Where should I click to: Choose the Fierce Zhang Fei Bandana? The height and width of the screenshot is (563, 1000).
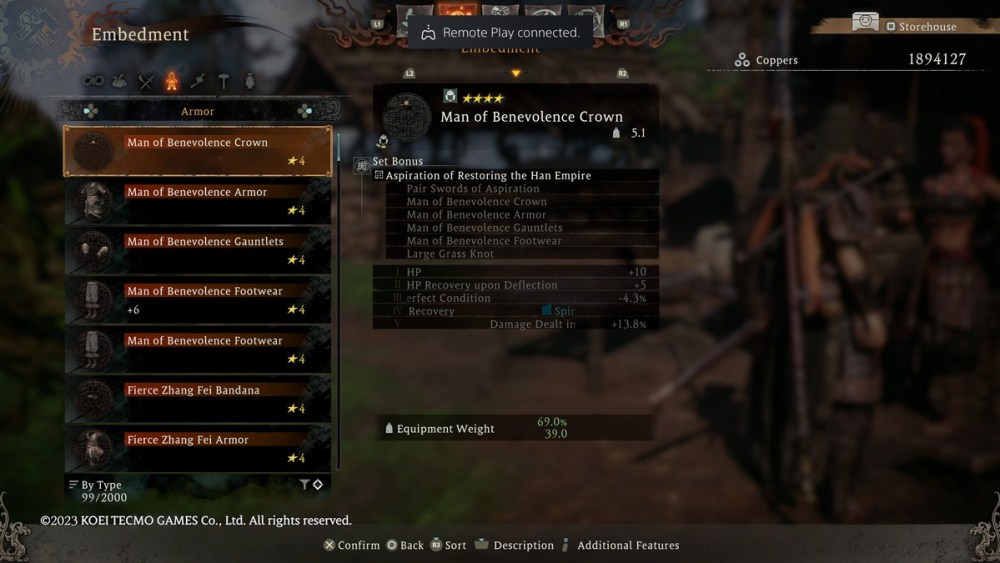[x=198, y=399]
